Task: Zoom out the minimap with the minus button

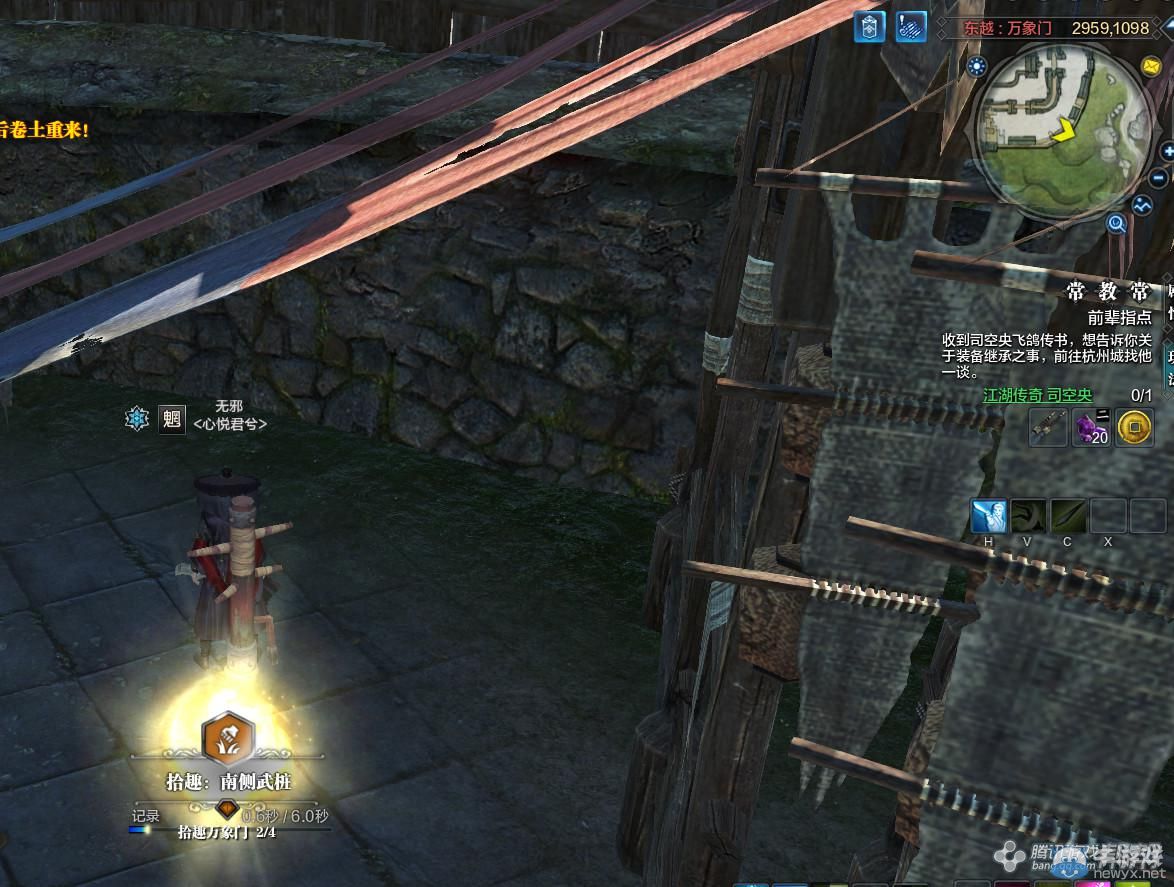Action: pos(1160,178)
